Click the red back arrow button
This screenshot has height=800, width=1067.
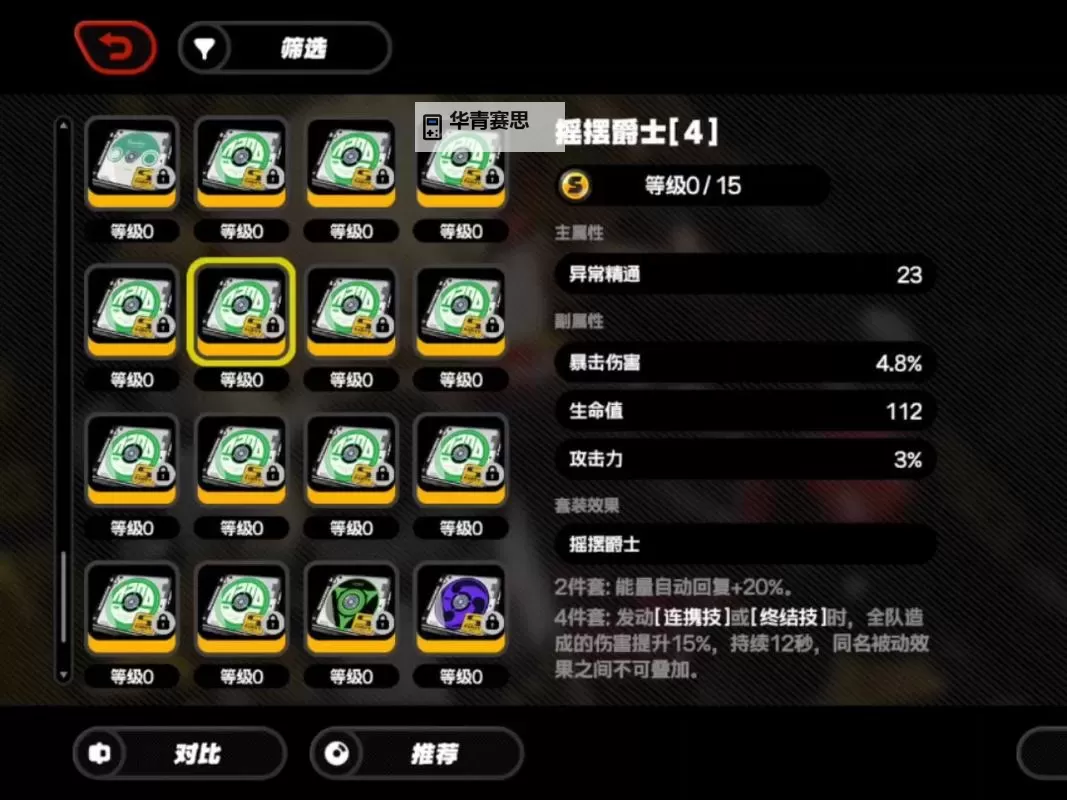click(x=115, y=48)
